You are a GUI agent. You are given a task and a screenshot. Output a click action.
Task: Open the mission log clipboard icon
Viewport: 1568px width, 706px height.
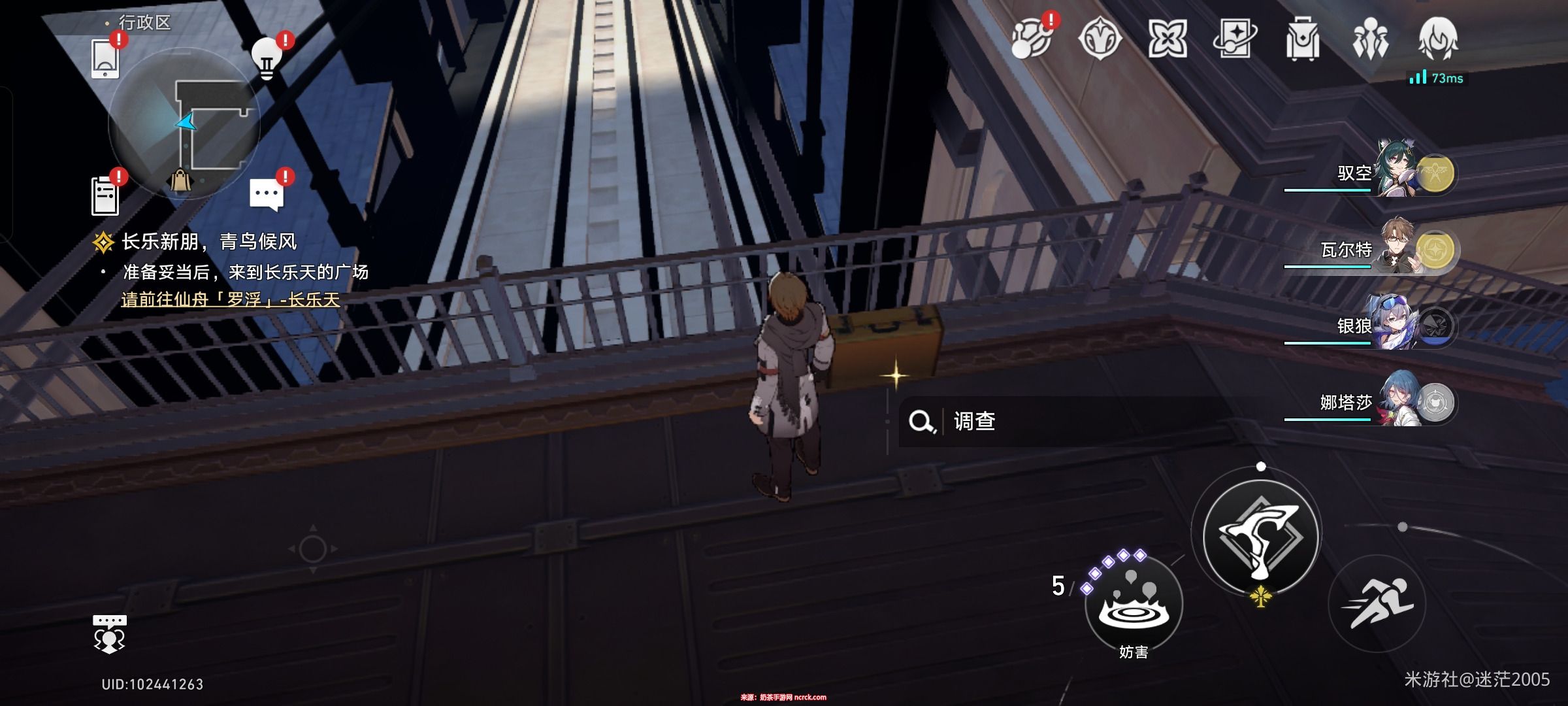click(x=105, y=195)
